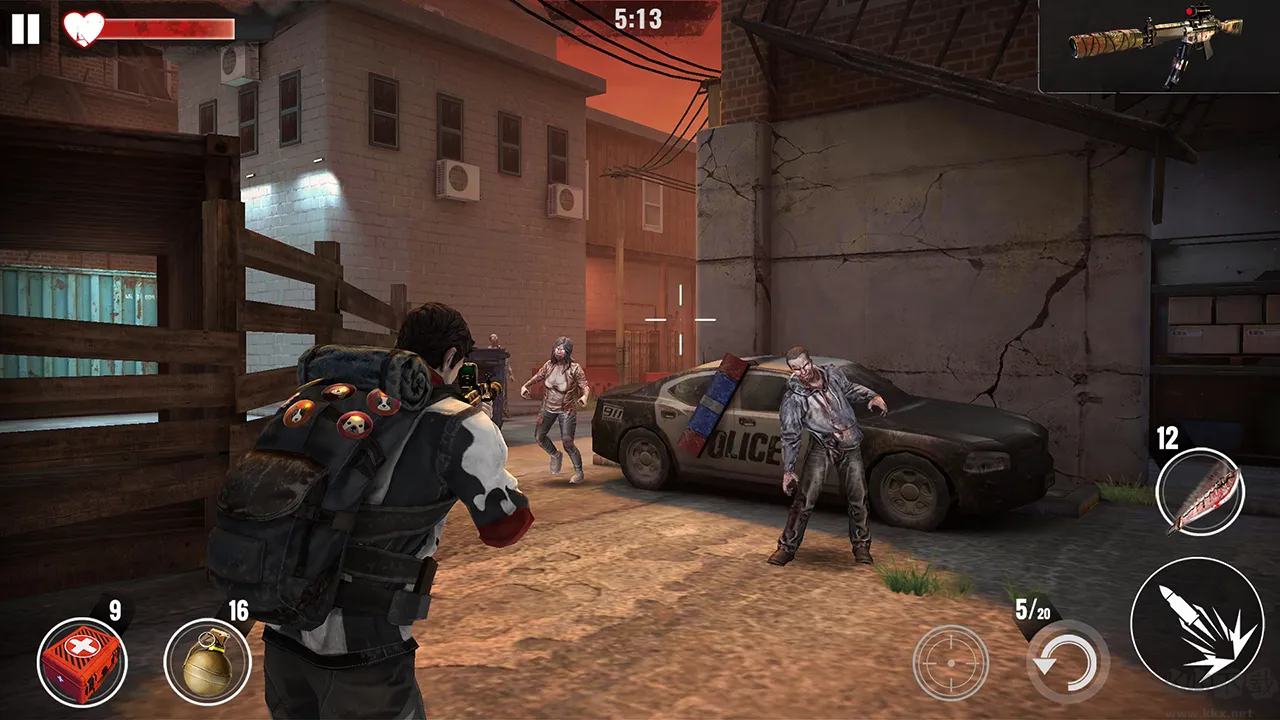Switch weapon via the rifle panel
The image size is (1280, 720).
tap(1158, 46)
